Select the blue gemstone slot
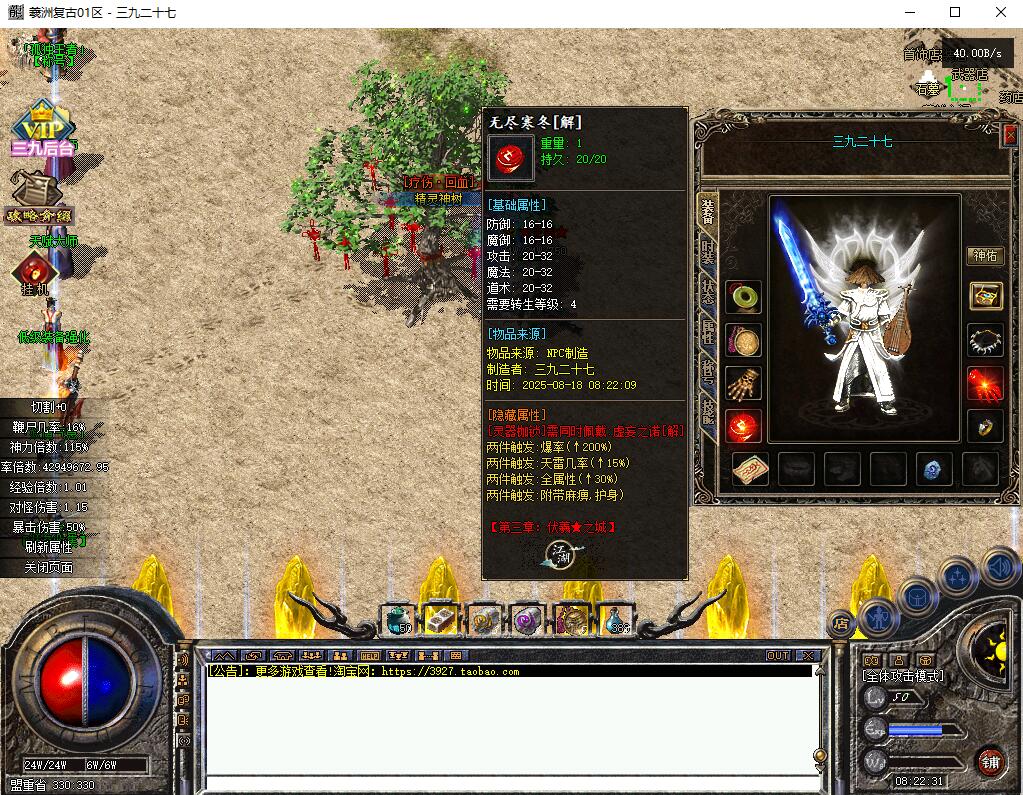Screen dimensions: 1023x795 tap(931, 469)
